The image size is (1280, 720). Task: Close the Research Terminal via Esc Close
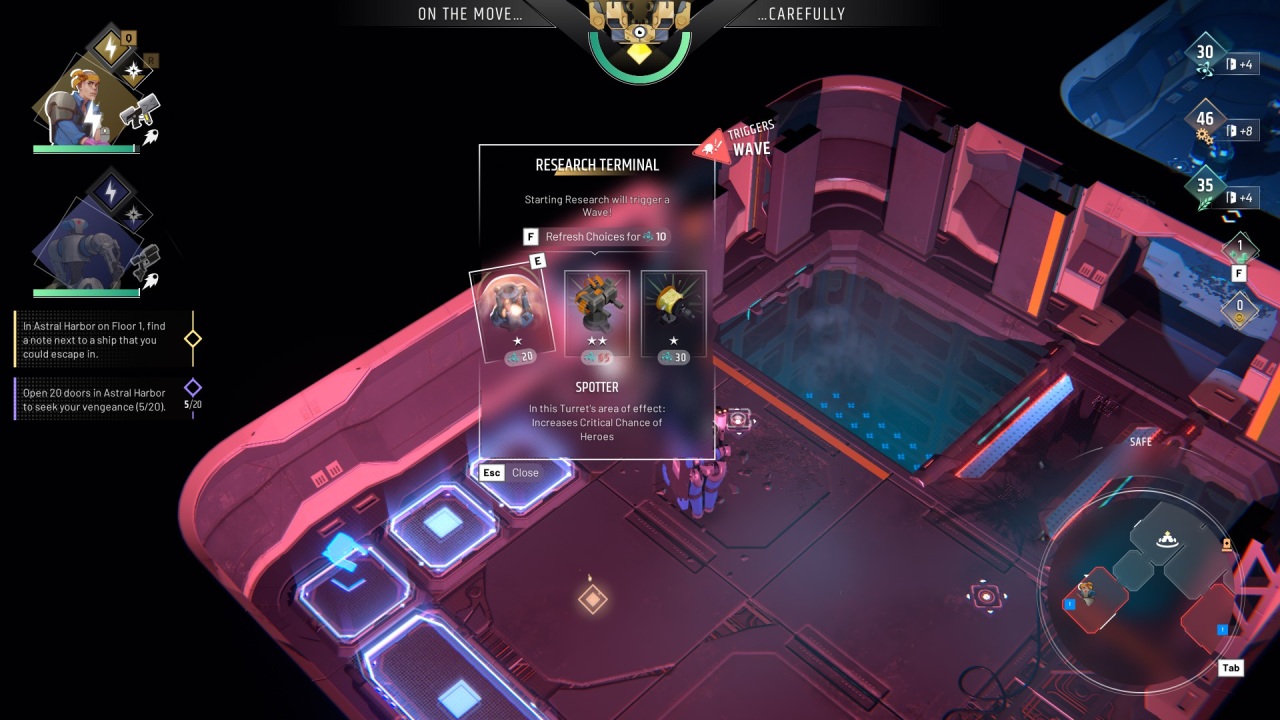pyautogui.click(x=510, y=472)
